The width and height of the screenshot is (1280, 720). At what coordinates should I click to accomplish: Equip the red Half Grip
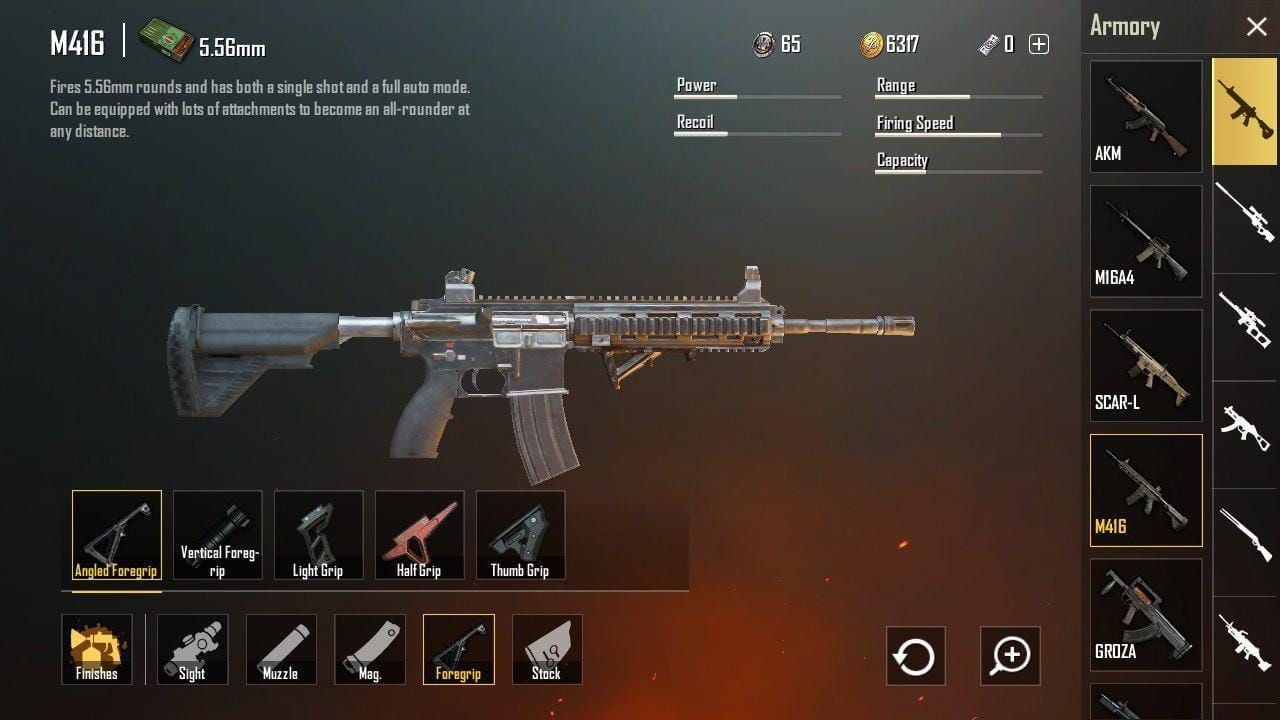420,535
